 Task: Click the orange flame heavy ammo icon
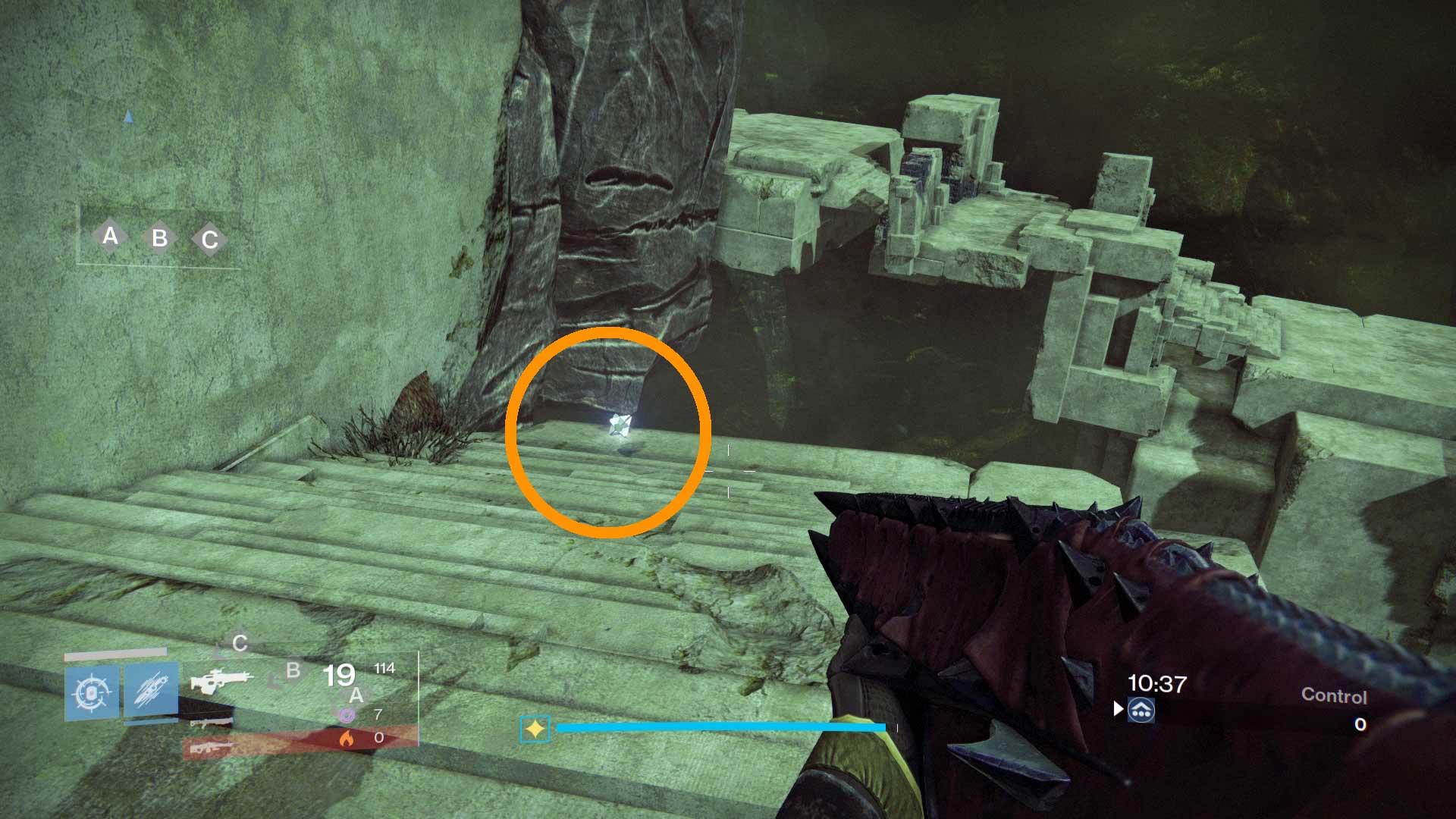348,739
